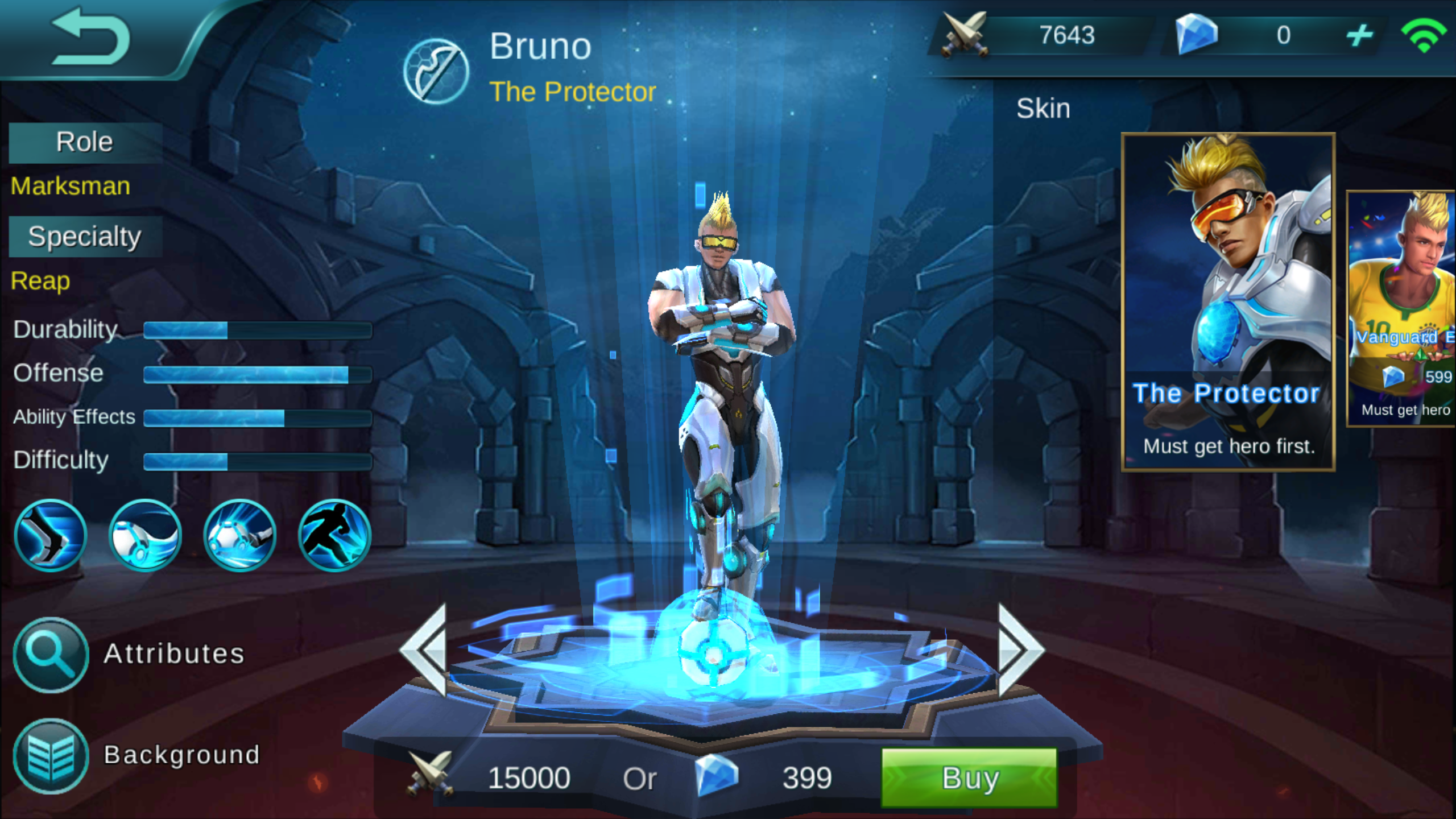Open the Skin section header
This screenshot has height=819, width=1456.
1043,108
